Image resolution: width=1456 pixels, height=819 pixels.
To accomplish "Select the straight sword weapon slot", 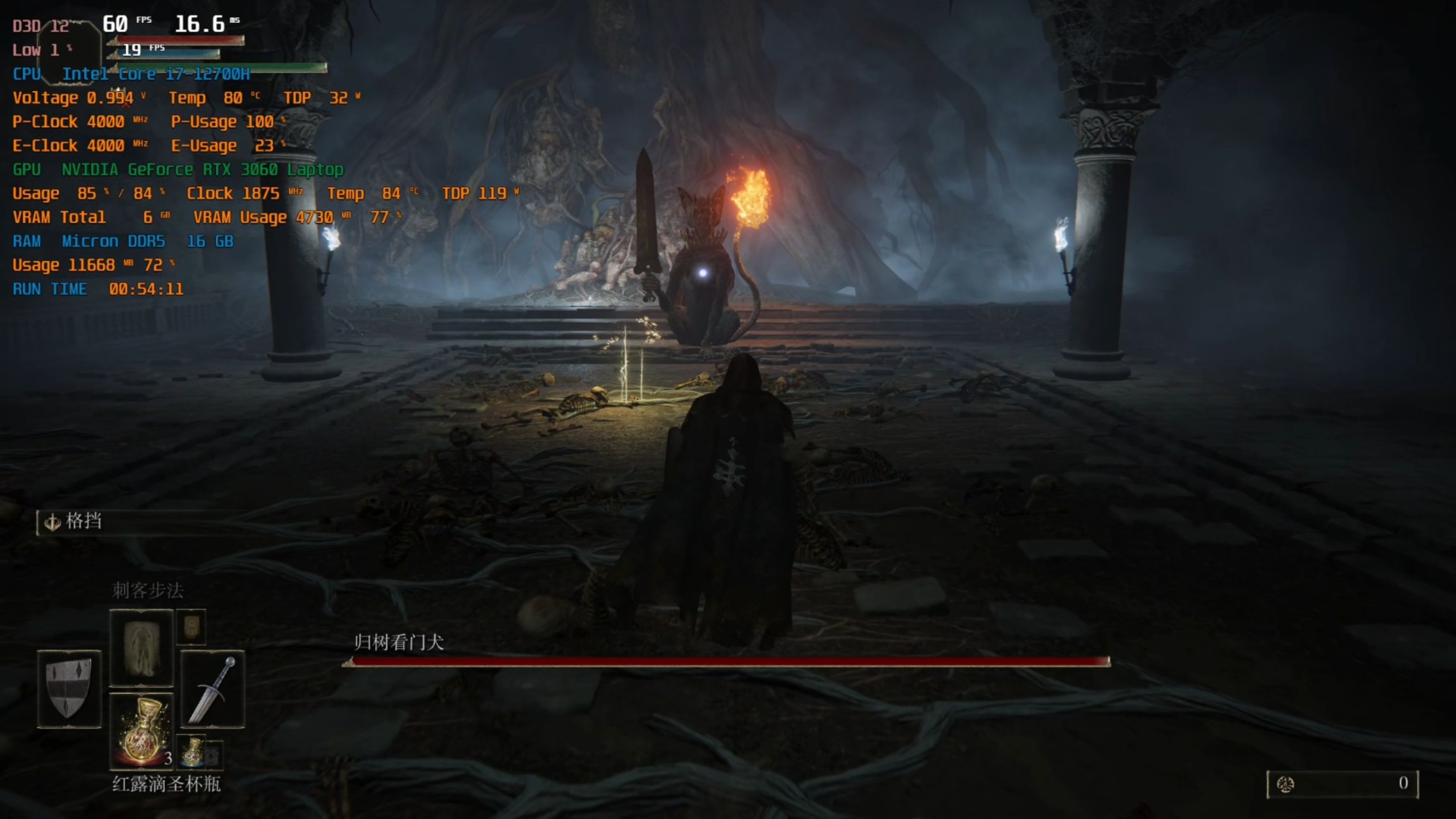I will 212,689.
